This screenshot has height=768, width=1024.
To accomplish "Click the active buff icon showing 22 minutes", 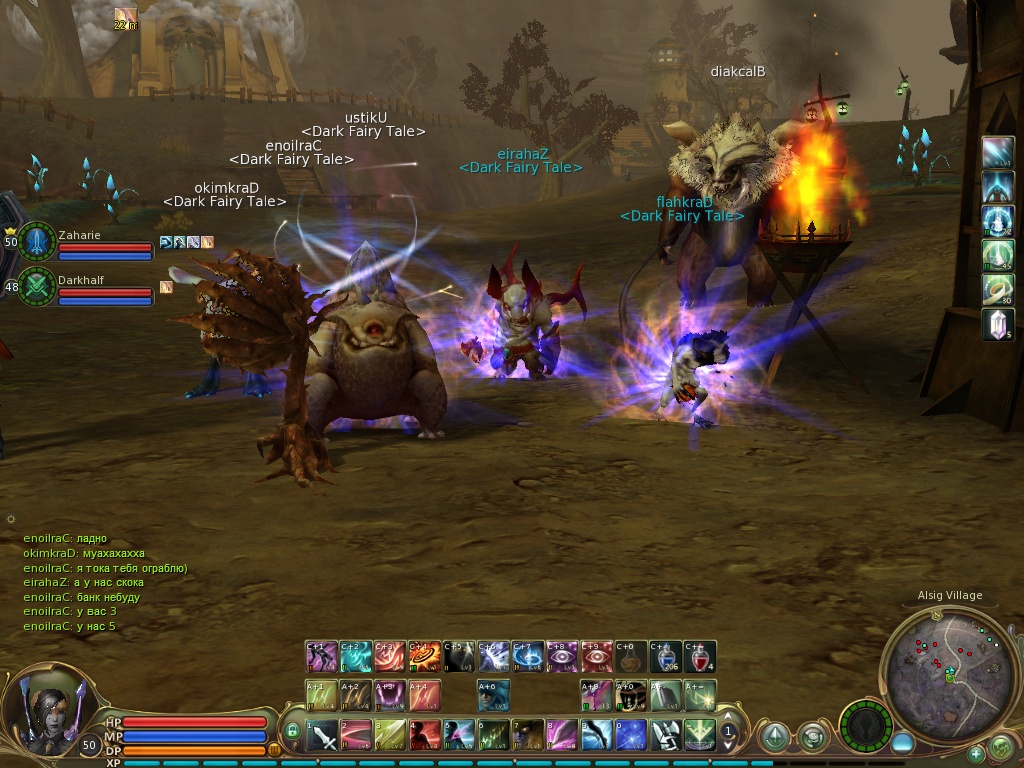I will point(125,17).
